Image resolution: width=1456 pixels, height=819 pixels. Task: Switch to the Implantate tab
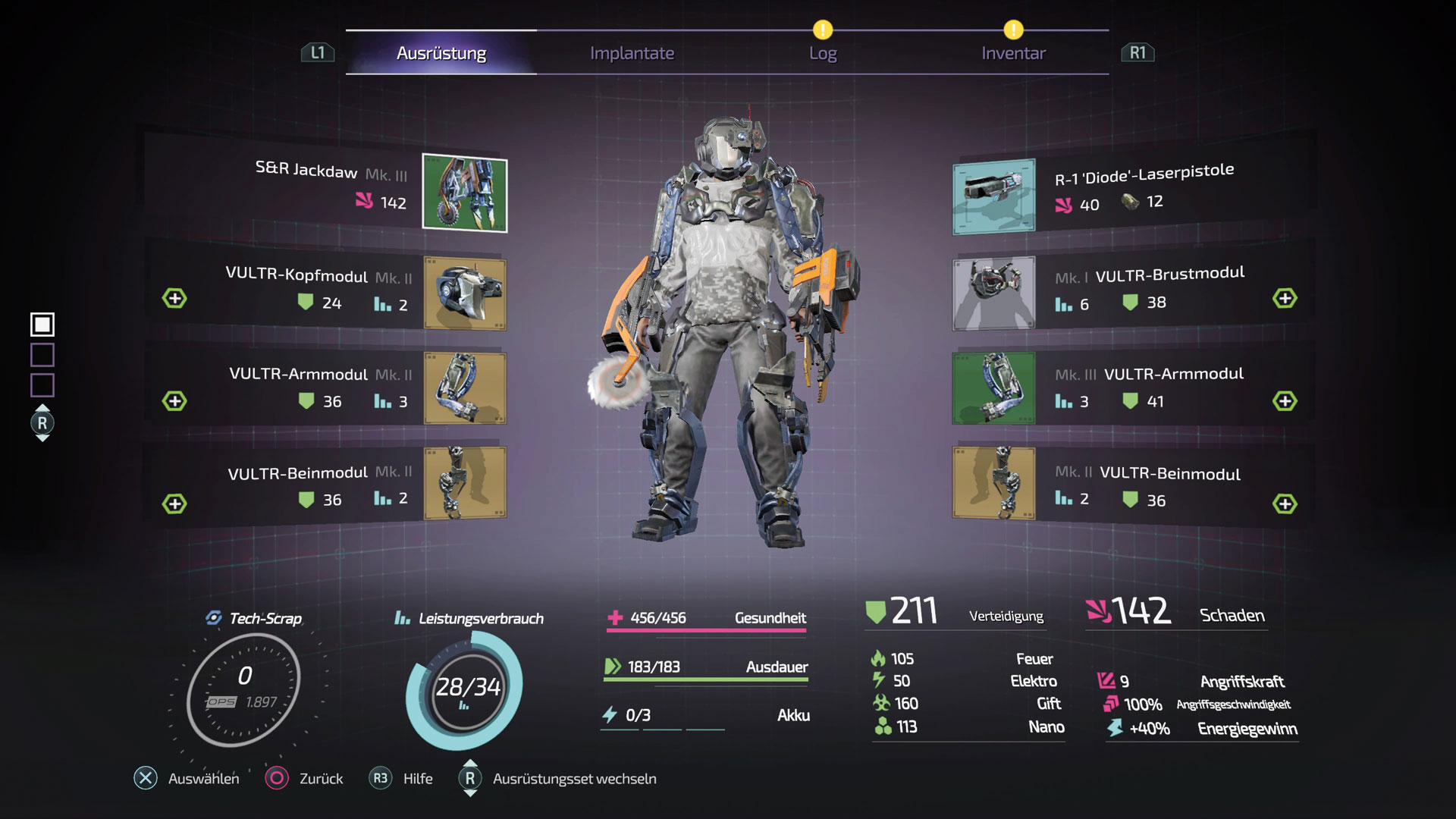point(632,53)
